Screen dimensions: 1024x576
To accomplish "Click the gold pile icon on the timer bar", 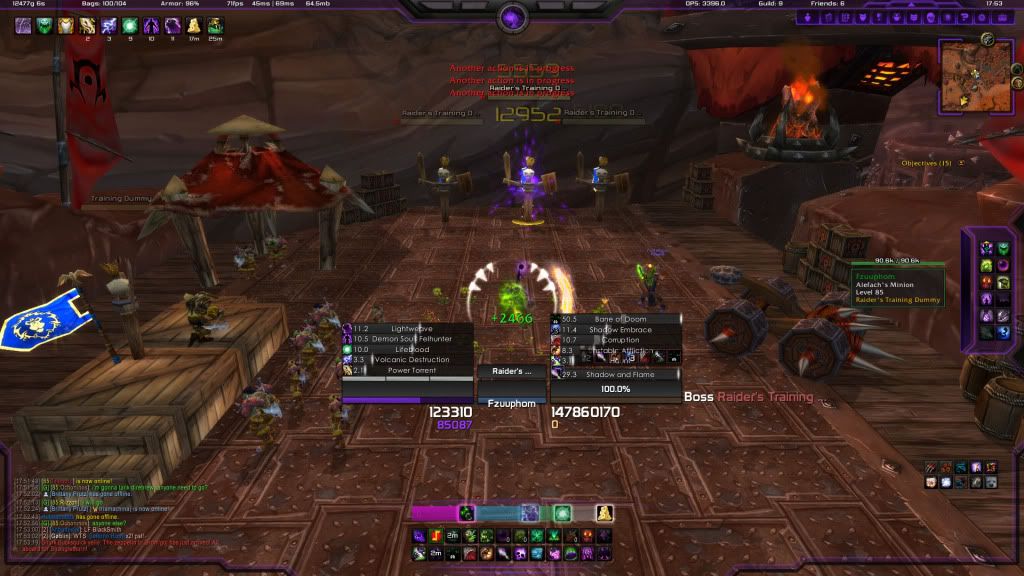I will click(604, 513).
